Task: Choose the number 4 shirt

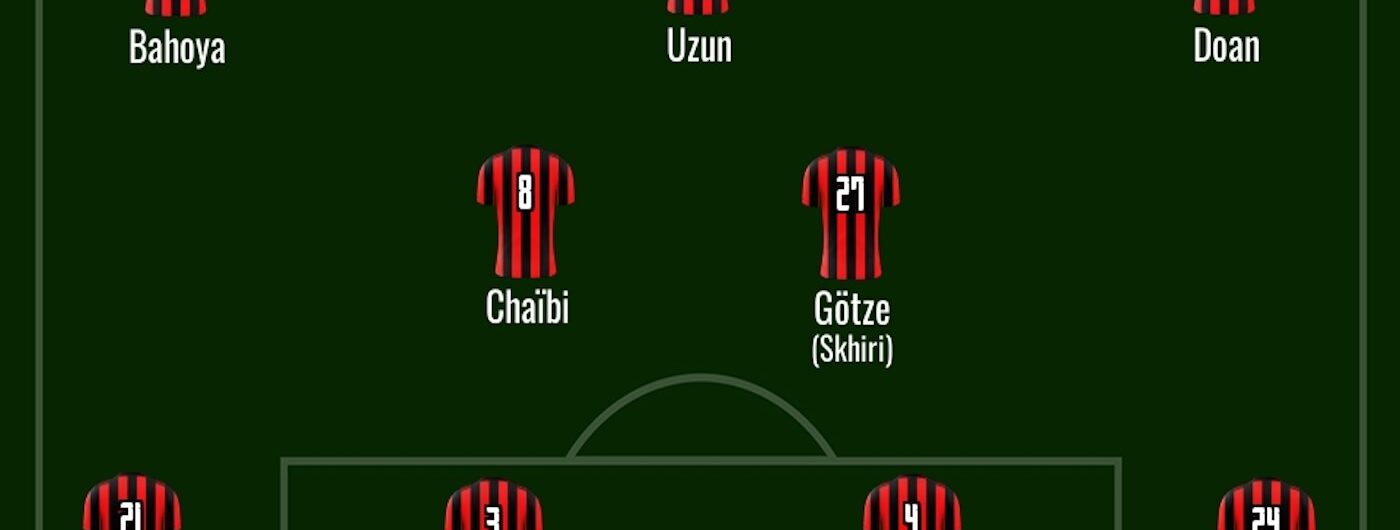Action: [x=911, y=506]
